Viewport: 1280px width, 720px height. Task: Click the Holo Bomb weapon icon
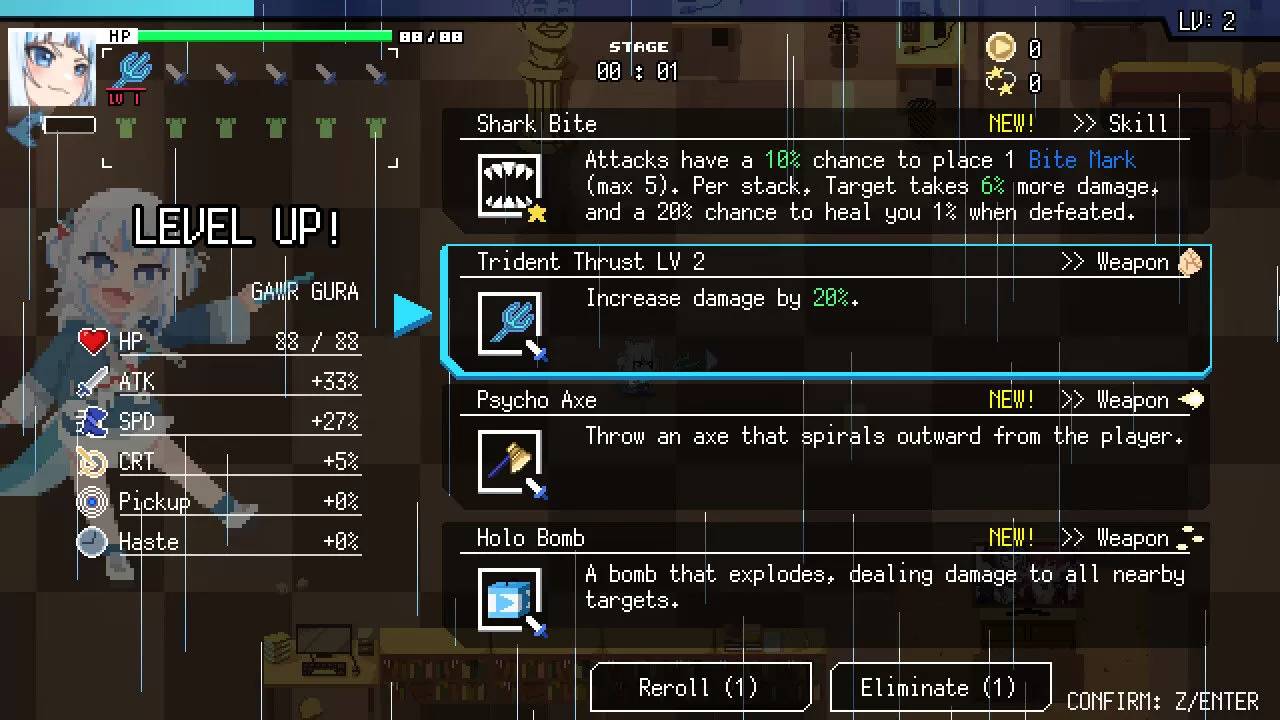[510, 598]
